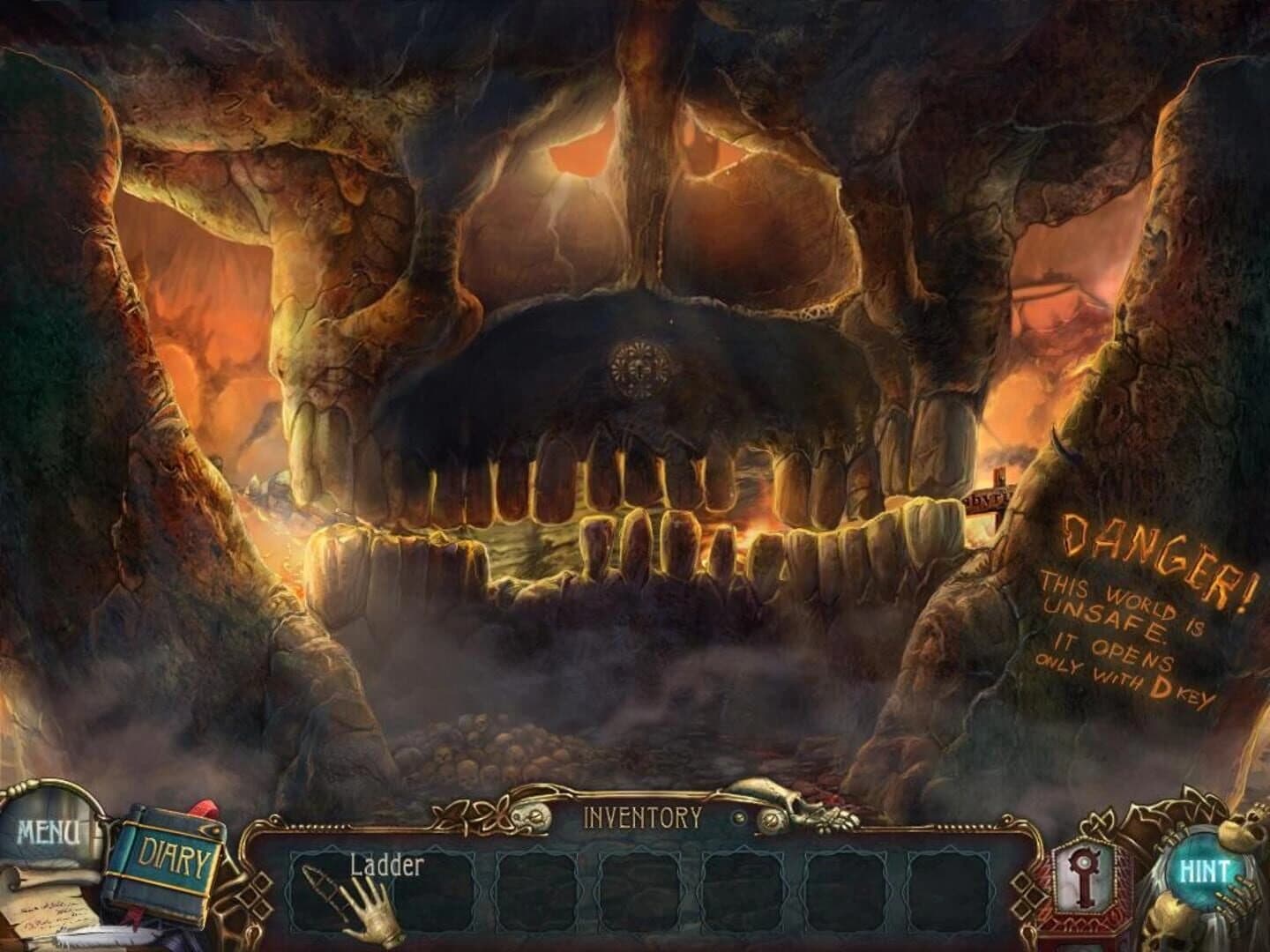Screen dimensions: 1270x952
Task: Click the INVENTORY title bar
Action: [642, 815]
